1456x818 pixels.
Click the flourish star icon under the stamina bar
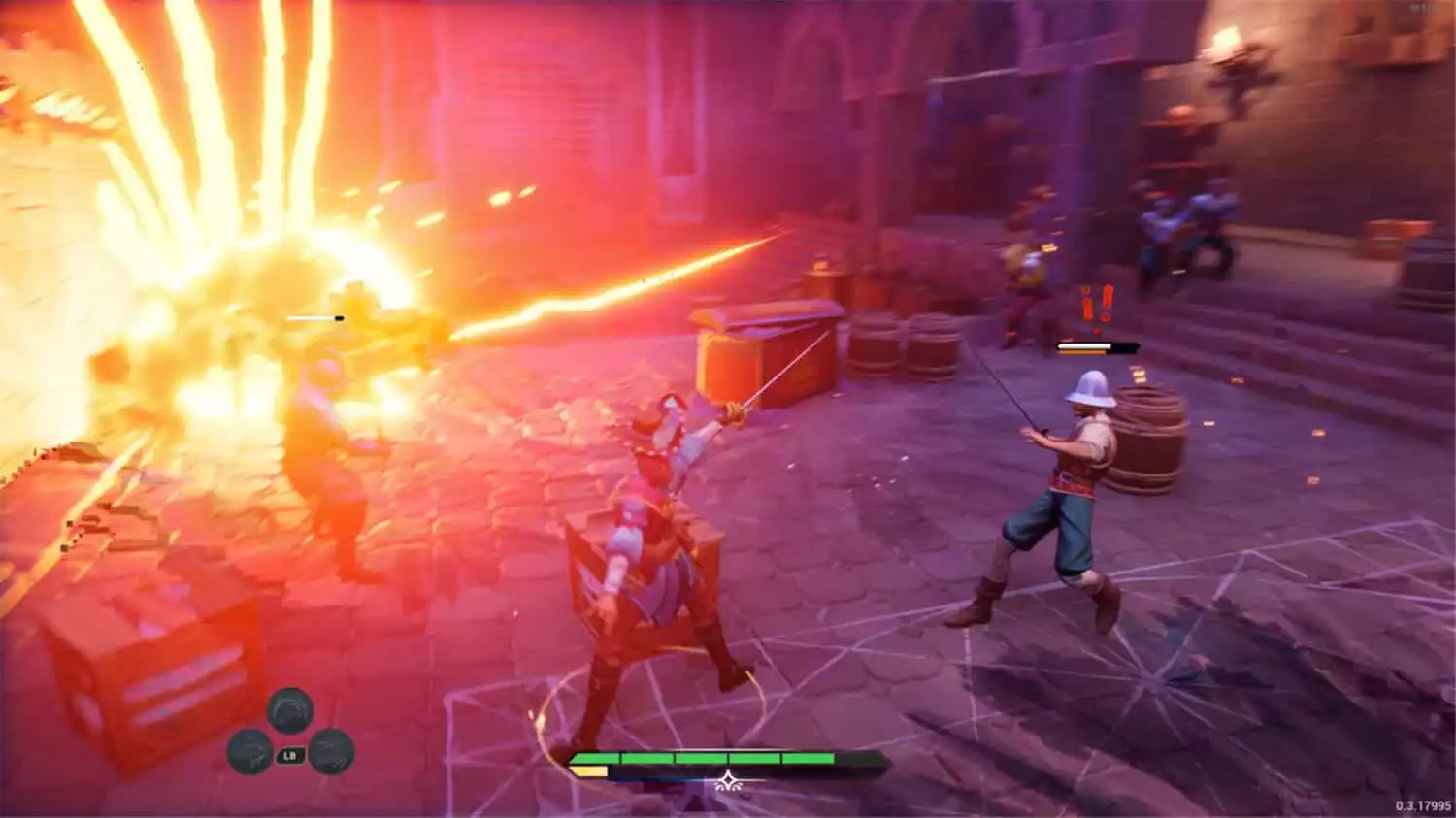[728, 780]
